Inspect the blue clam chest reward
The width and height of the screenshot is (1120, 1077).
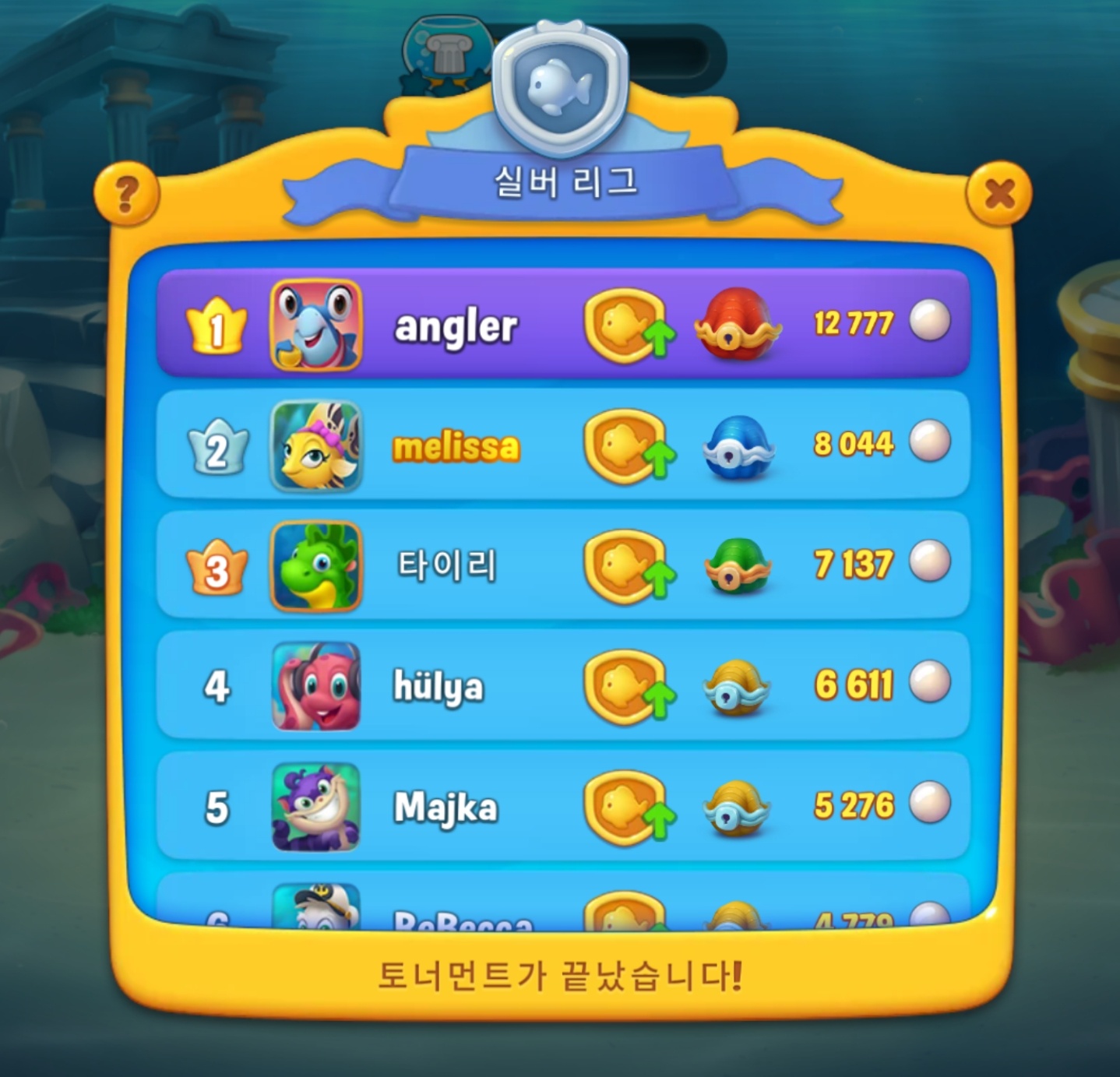point(737,447)
